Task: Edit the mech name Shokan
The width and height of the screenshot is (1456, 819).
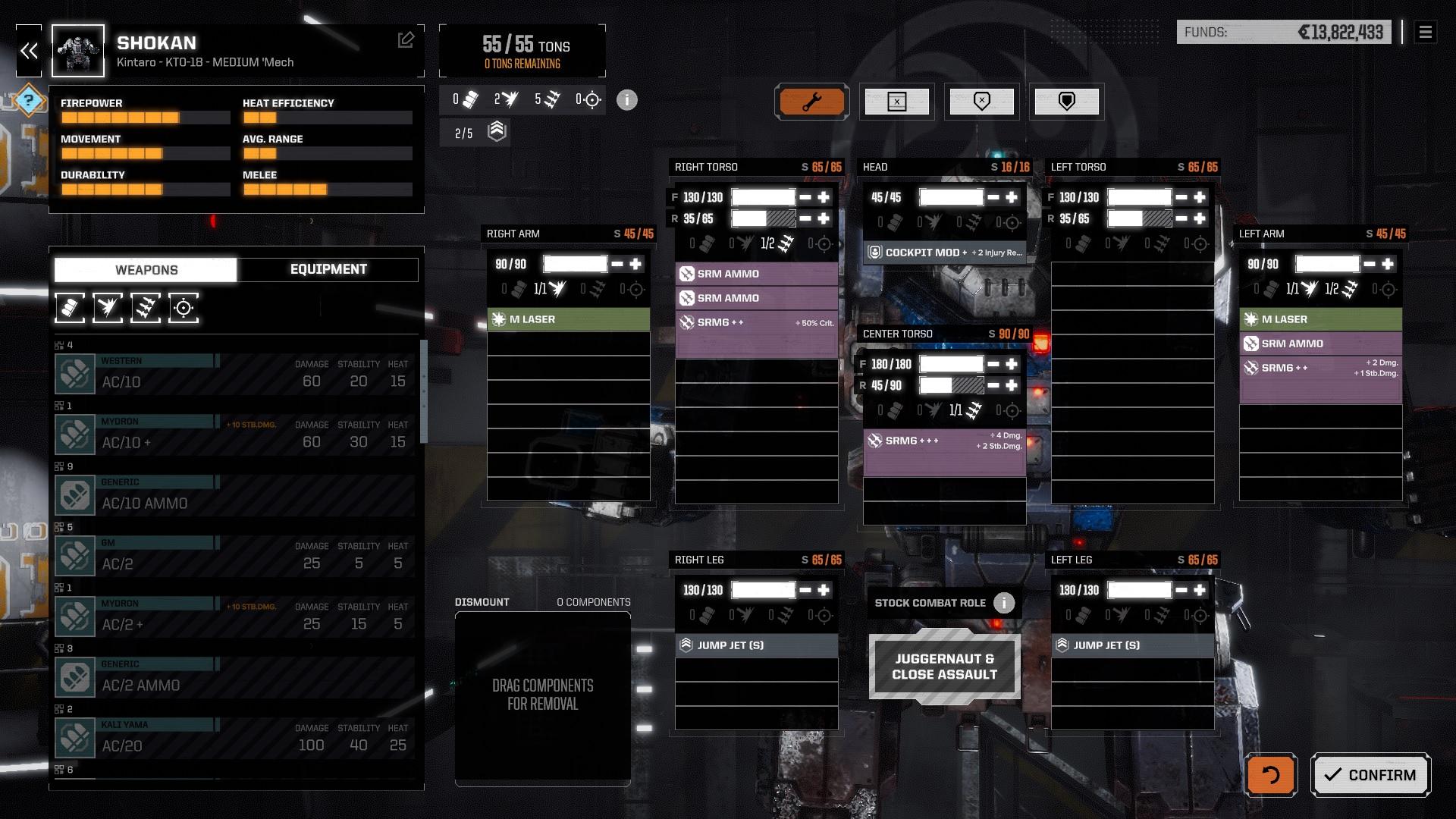Action: click(x=406, y=40)
